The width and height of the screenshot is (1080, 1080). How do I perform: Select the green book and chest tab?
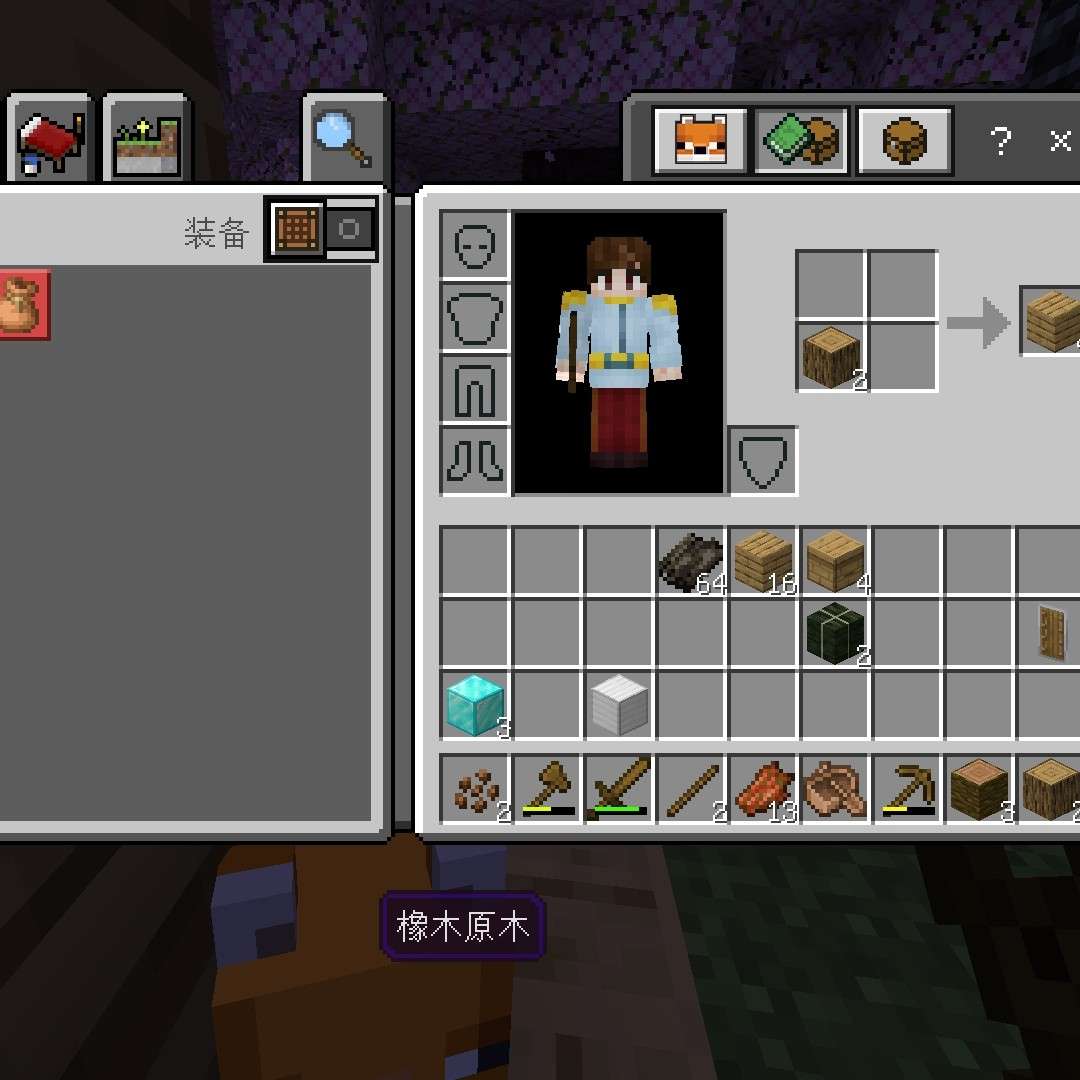802,141
